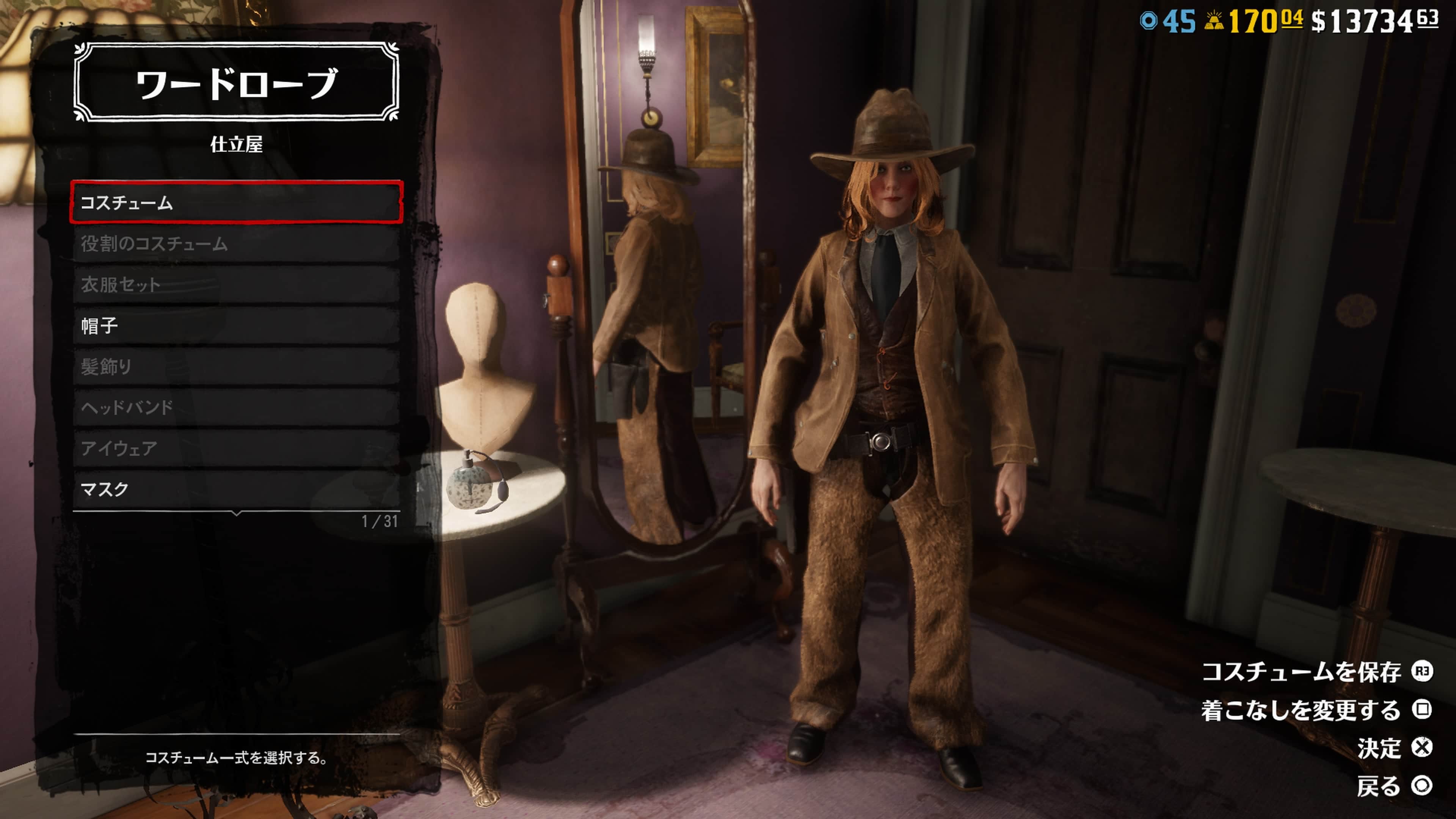Select the コスチューム menu entry
This screenshot has height=819, width=1456.
coord(236,202)
